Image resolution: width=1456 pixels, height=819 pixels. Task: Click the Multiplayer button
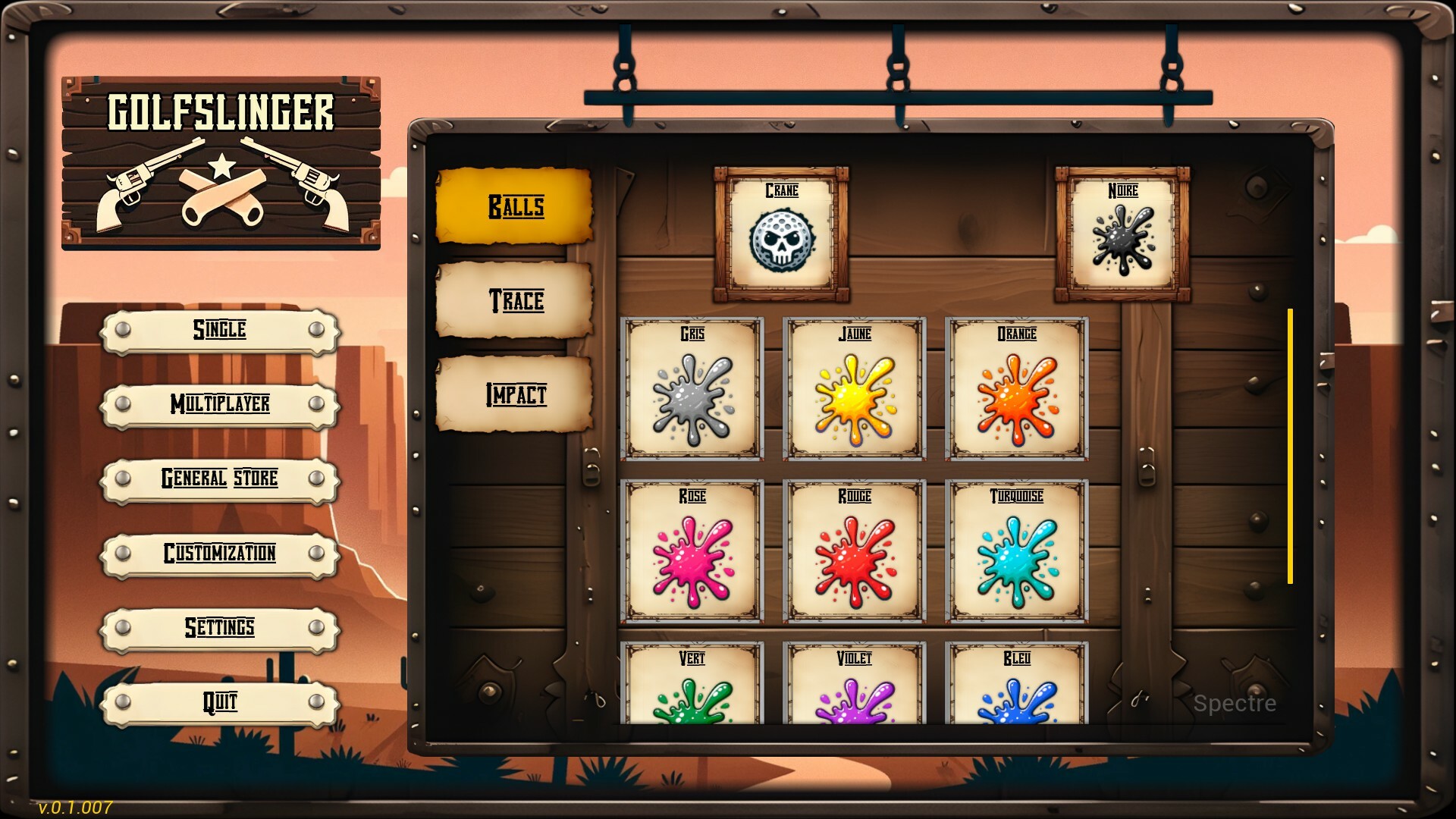click(220, 406)
